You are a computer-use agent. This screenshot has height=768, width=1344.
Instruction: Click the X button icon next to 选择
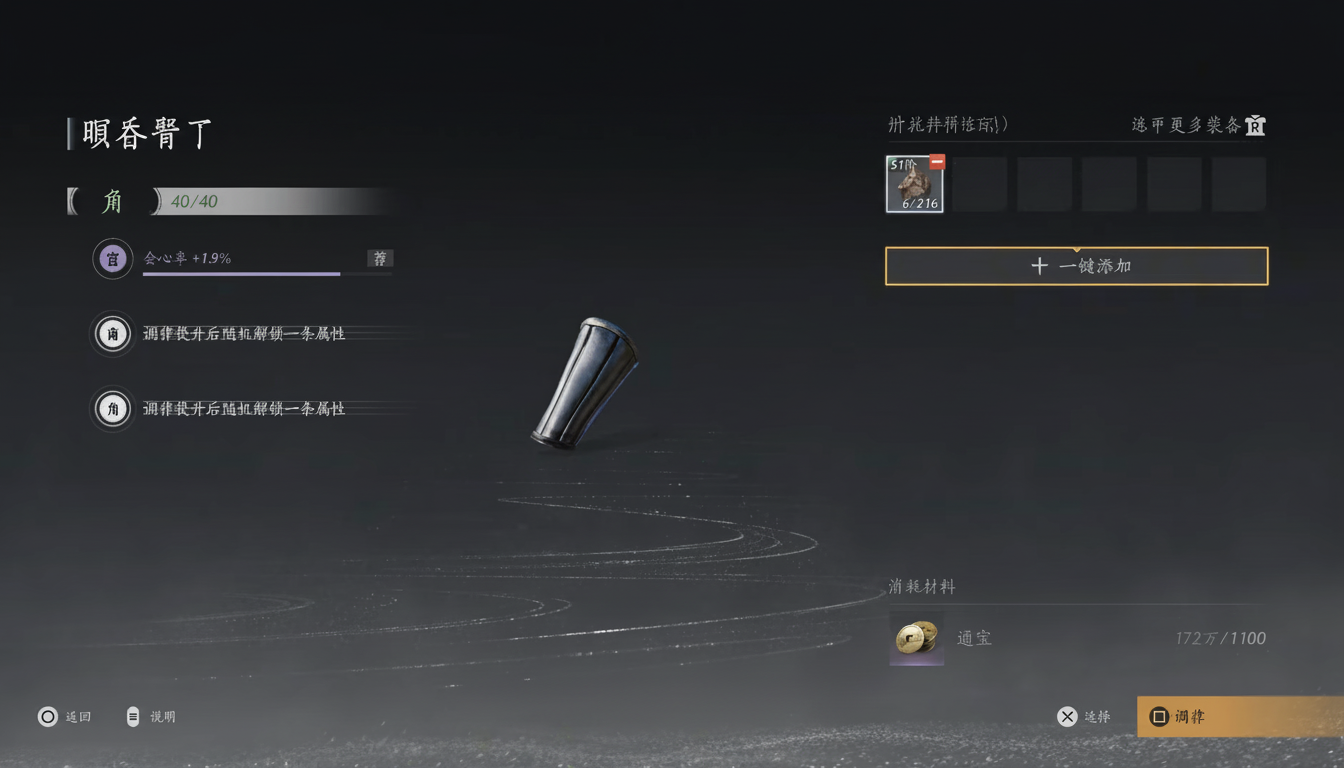click(x=1066, y=716)
